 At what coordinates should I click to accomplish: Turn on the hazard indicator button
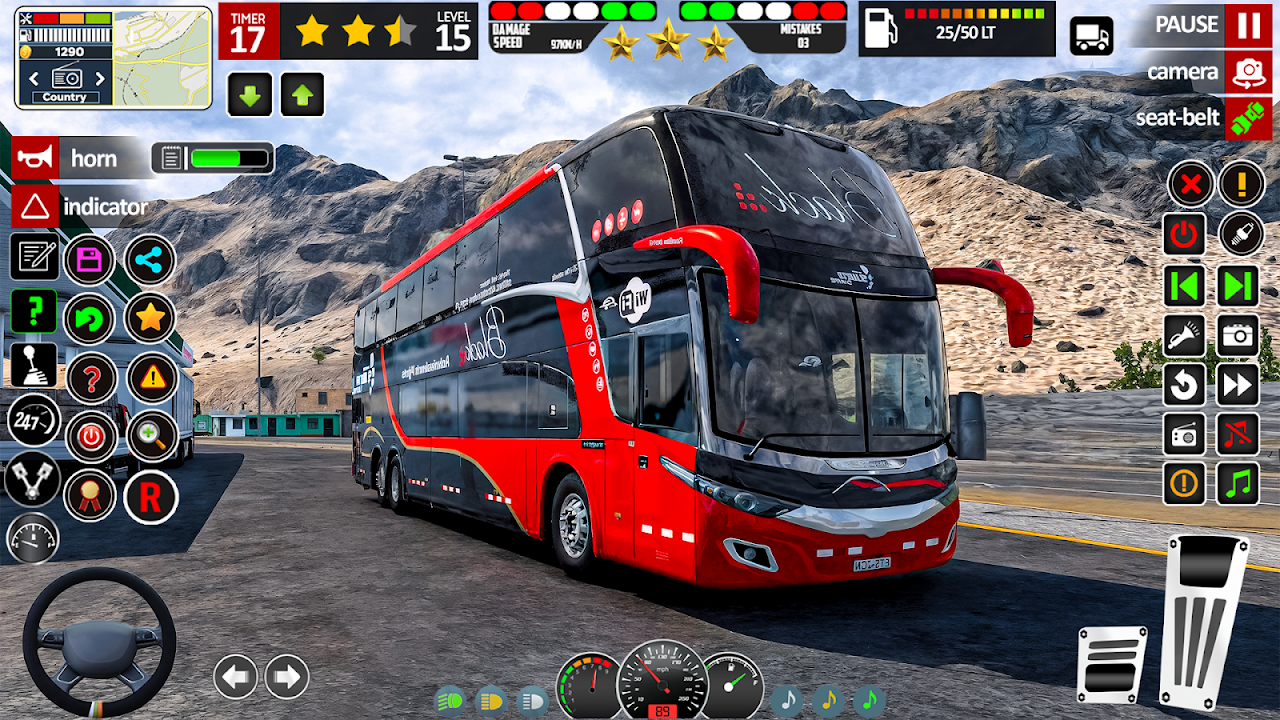click(x=35, y=207)
